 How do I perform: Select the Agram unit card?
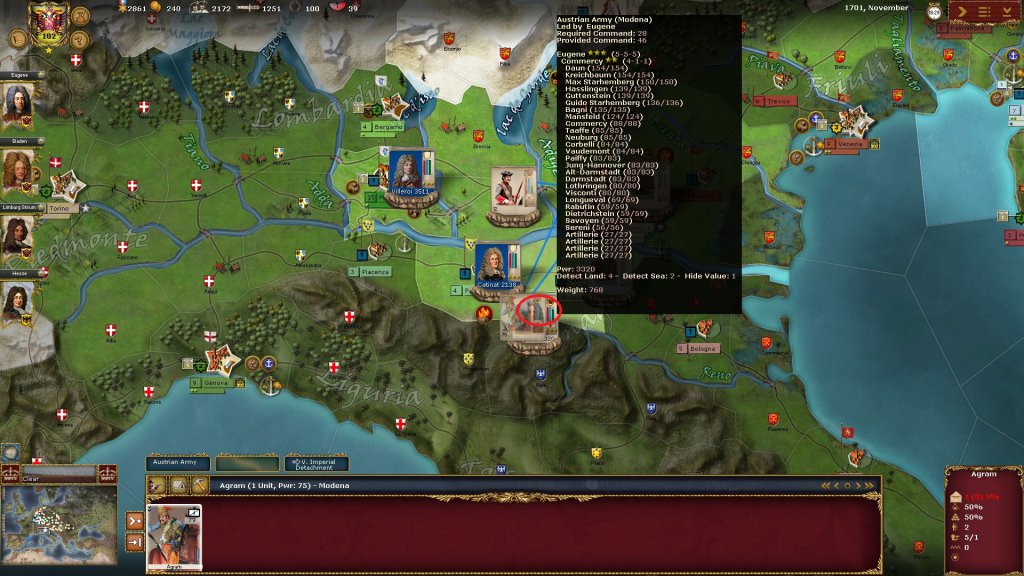click(174, 535)
